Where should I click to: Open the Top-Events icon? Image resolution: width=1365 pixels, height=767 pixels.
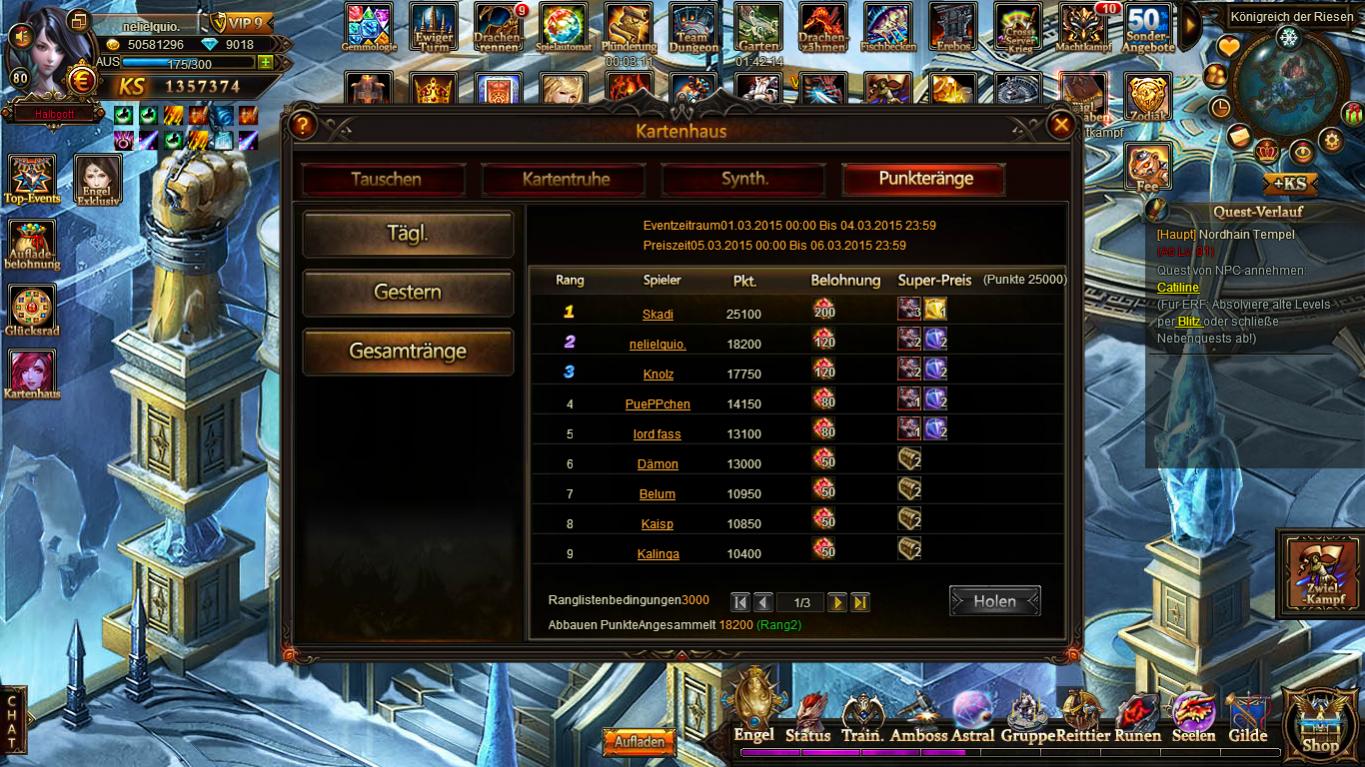[32, 180]
